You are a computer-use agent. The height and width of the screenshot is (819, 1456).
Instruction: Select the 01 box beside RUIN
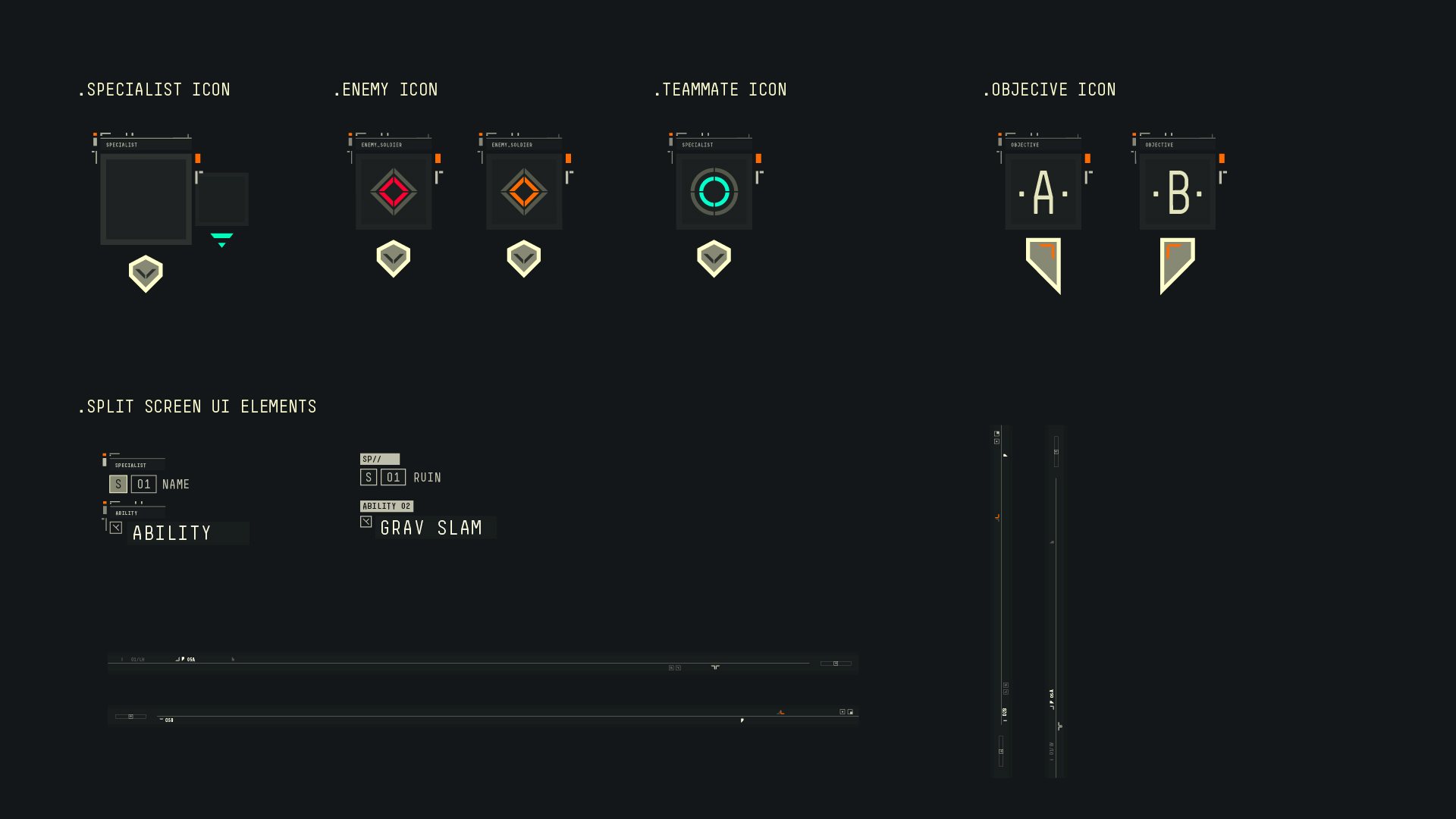coord(393,477)
